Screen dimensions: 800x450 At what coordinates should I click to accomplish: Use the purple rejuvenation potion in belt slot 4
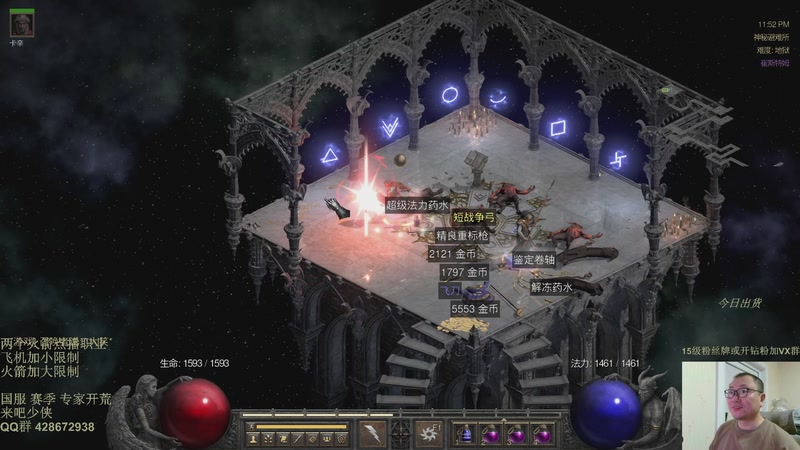pyautogui.click(x=543, y=435)
